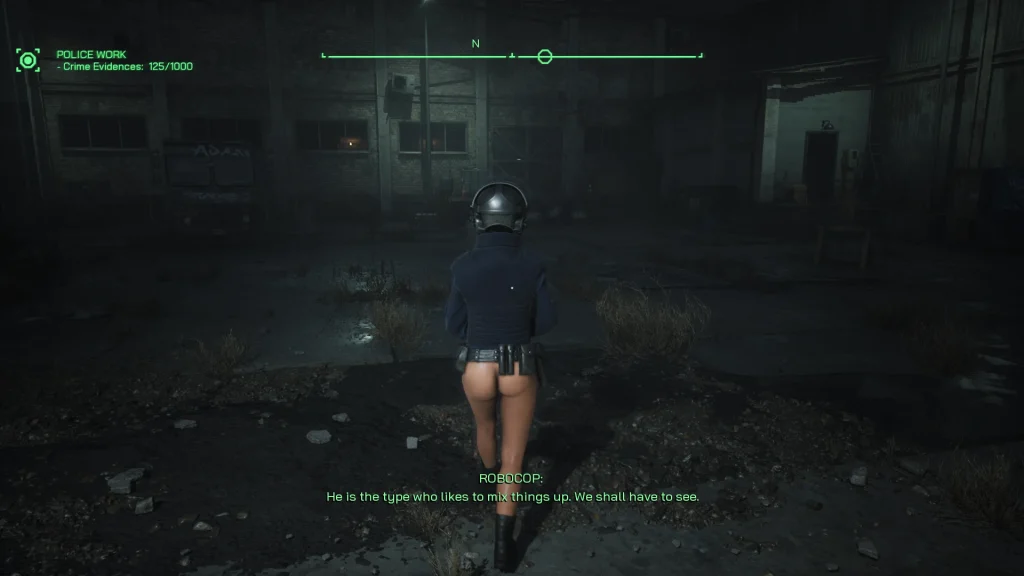
Task: Select the green scan target icon
Action: [28, 60]
